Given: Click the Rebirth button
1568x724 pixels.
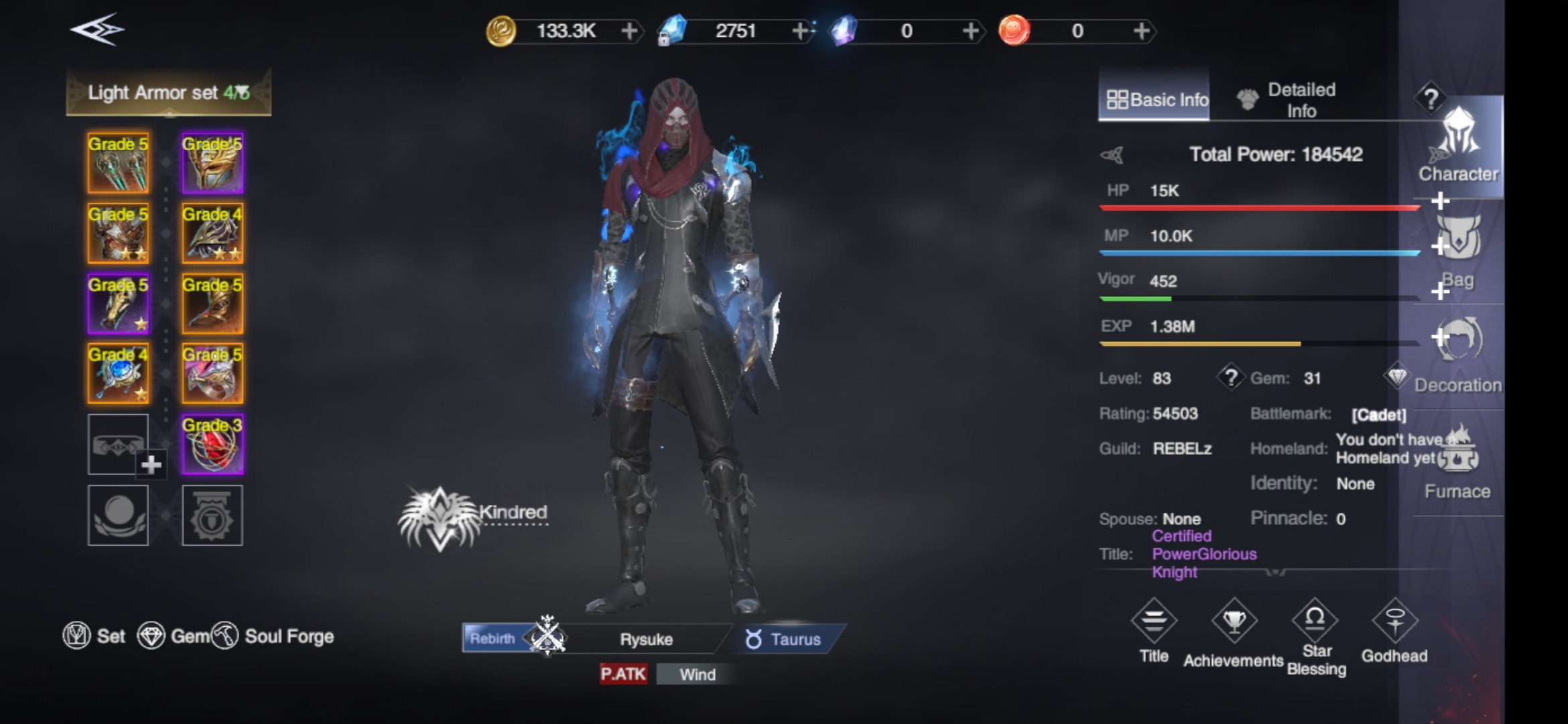Looking at the screenshot, I should [x=493, y=638].
